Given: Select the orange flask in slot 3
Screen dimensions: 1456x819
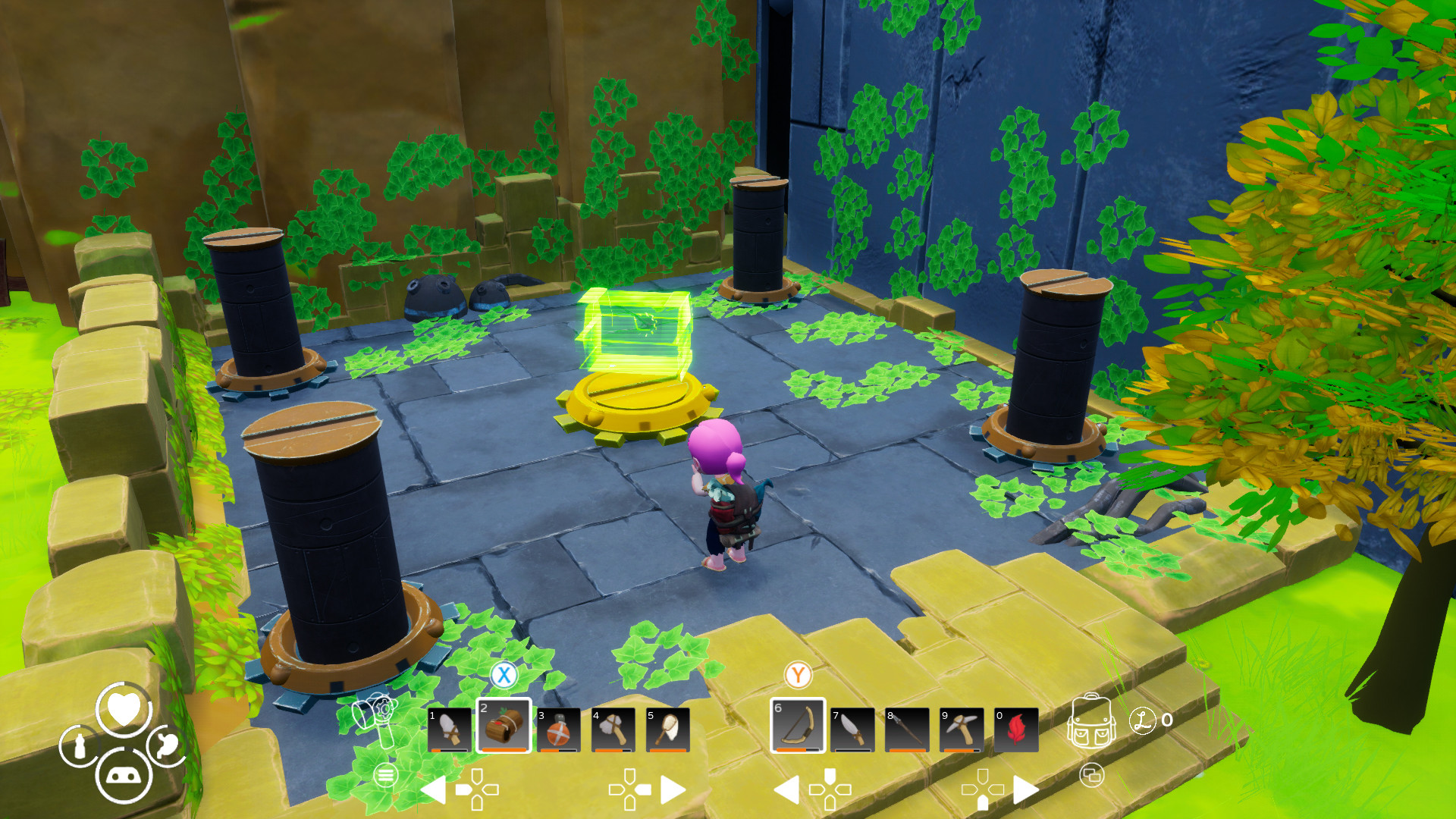Looking at the screenshot, I should 558,730.
